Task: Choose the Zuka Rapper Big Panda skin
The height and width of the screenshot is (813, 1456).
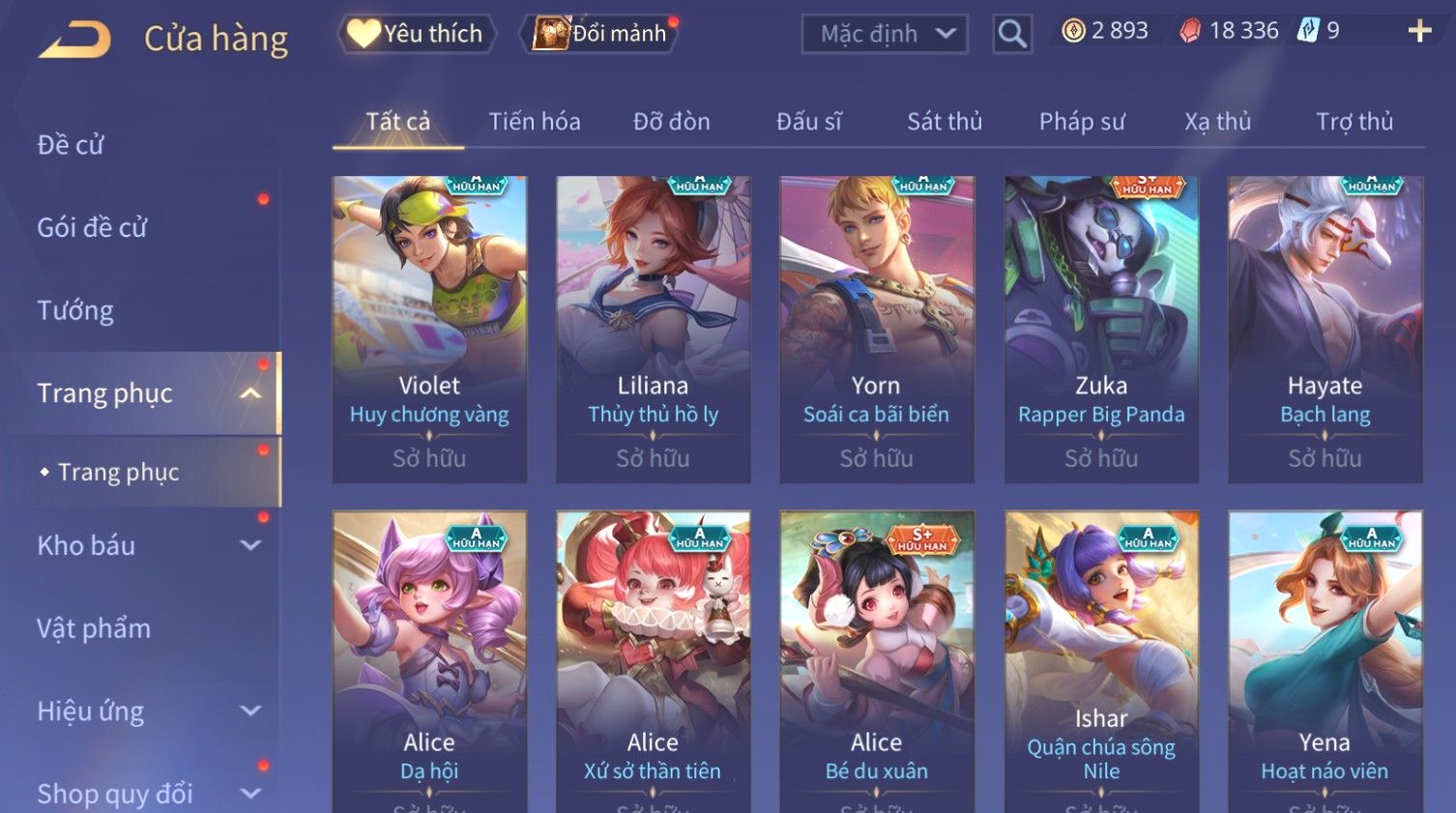Action: coord(1101,329)
